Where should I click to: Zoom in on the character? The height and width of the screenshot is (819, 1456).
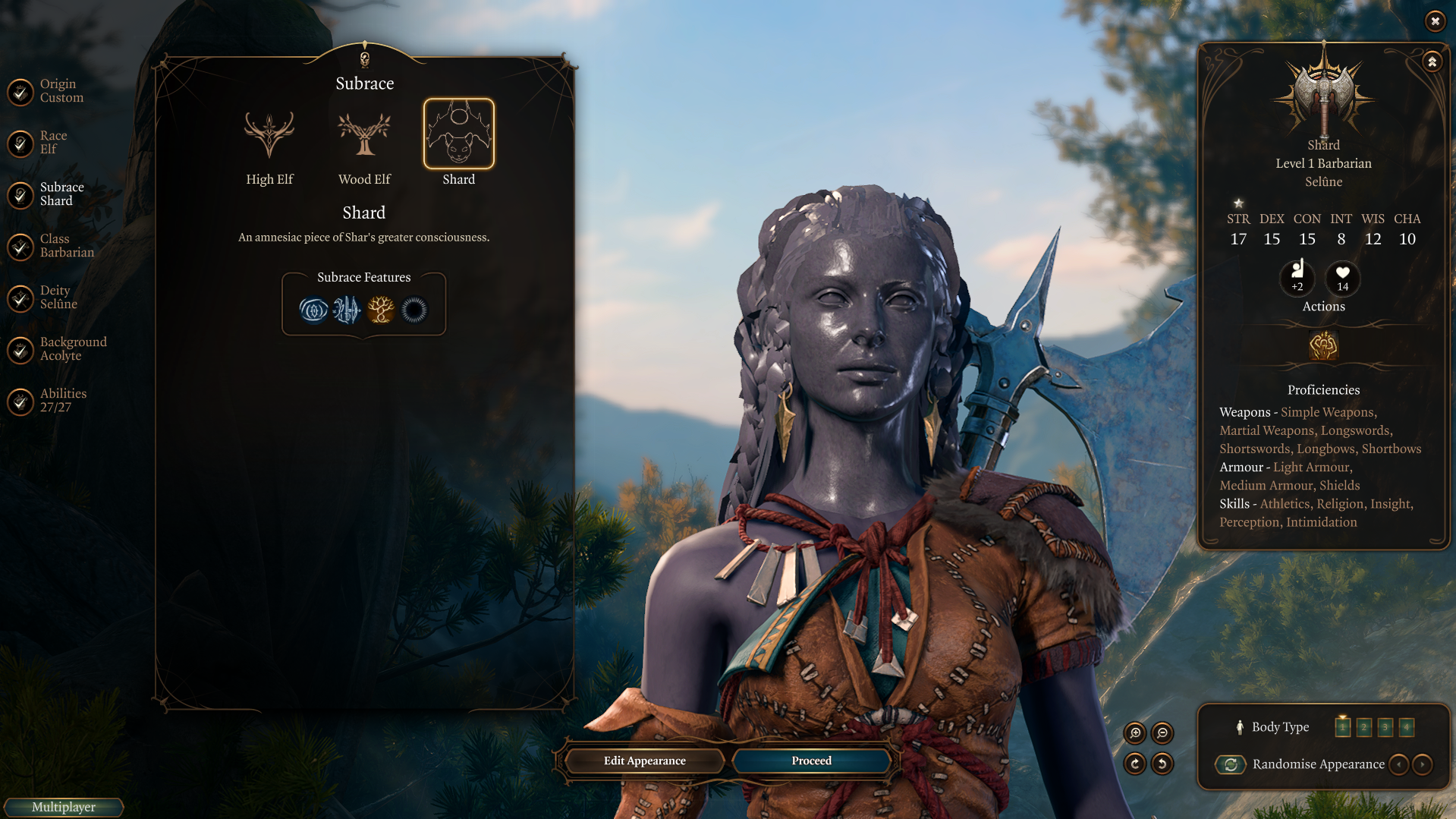(x=1135, y=732)
